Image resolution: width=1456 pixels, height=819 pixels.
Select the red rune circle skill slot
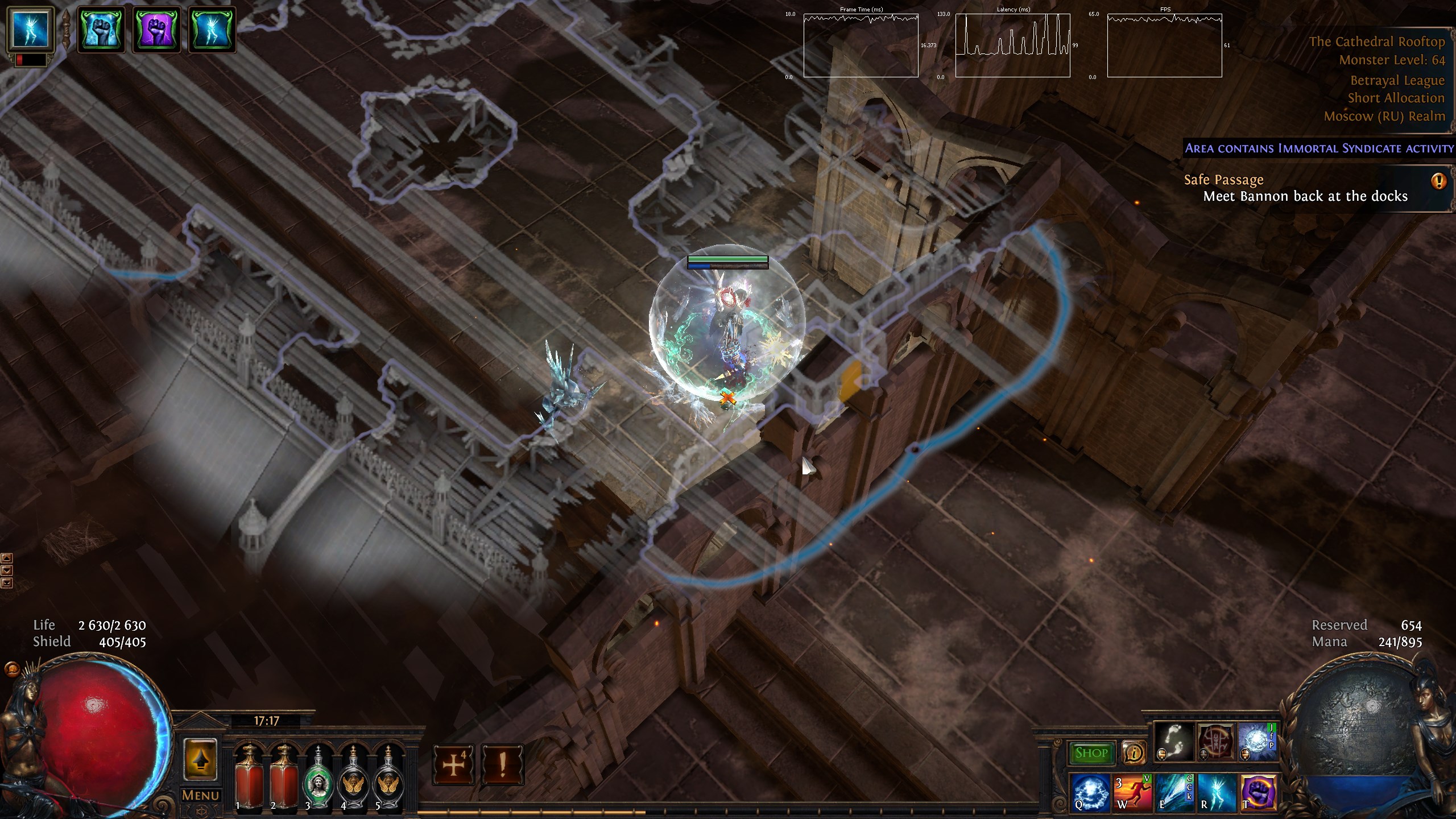[1216, 742]
